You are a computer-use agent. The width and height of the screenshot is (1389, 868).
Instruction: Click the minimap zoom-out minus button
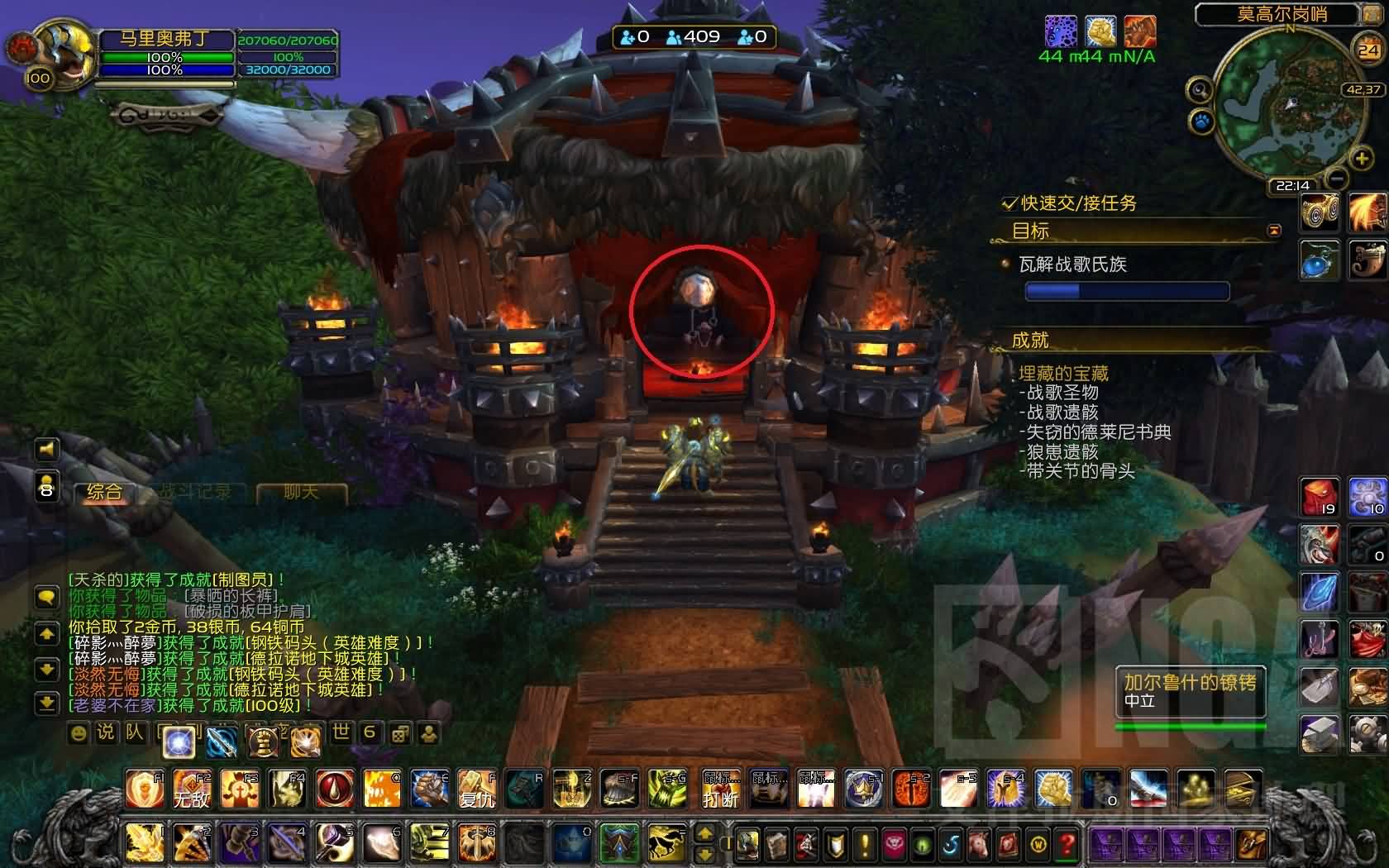pos(1337,179)
